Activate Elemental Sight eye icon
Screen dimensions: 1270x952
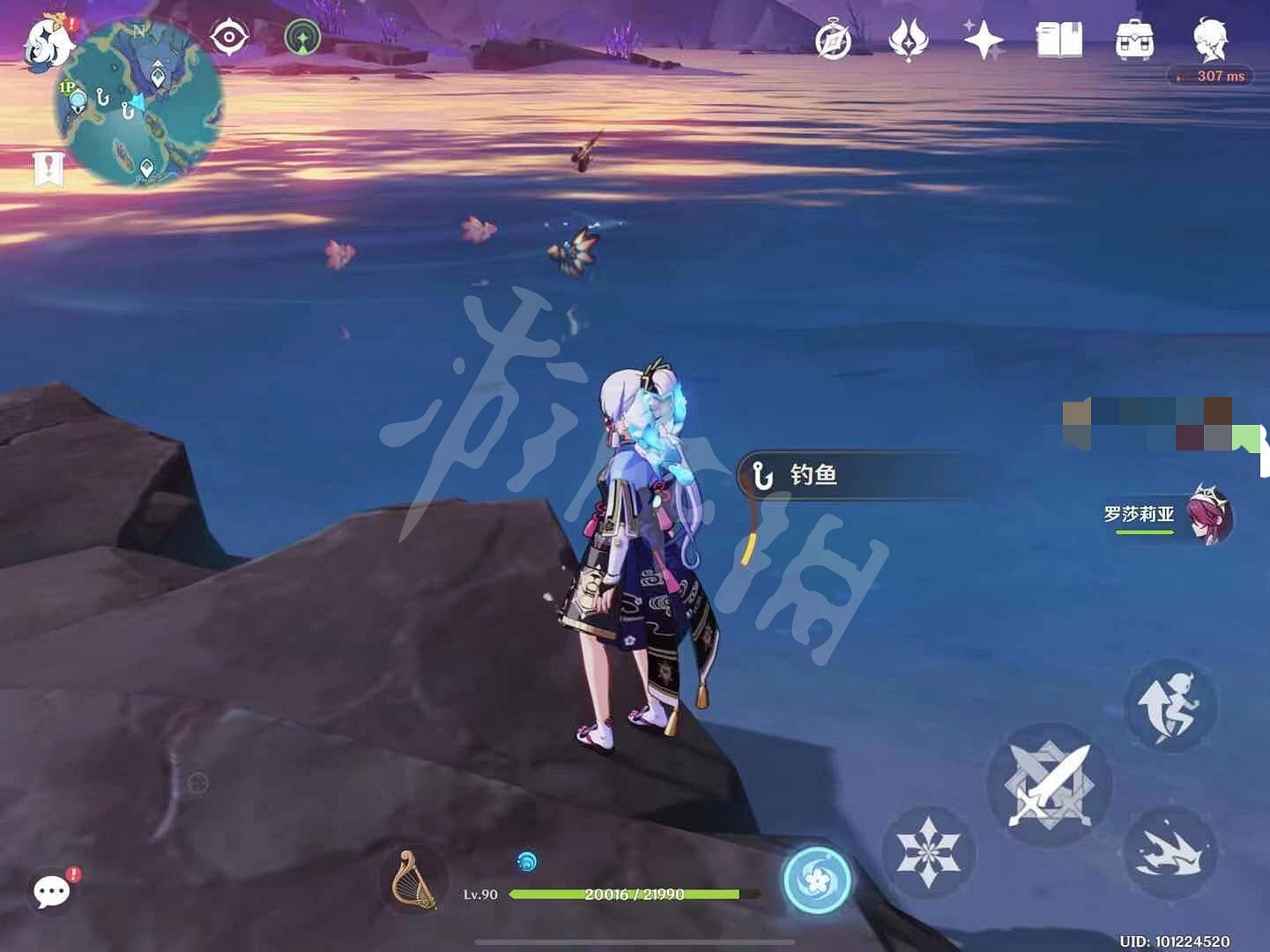[227, 35]
